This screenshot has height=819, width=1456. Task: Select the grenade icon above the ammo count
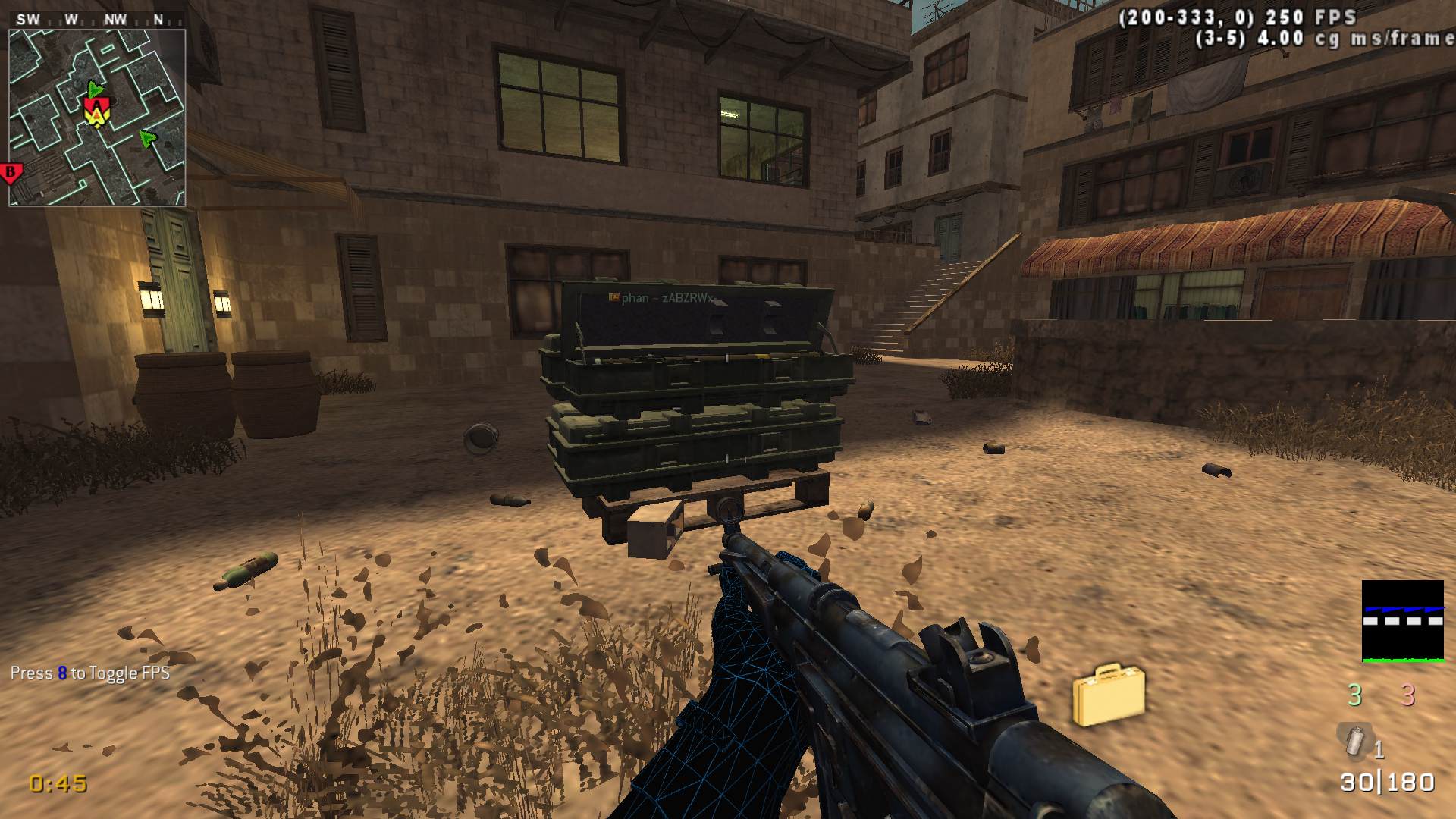pos(1354,740)
